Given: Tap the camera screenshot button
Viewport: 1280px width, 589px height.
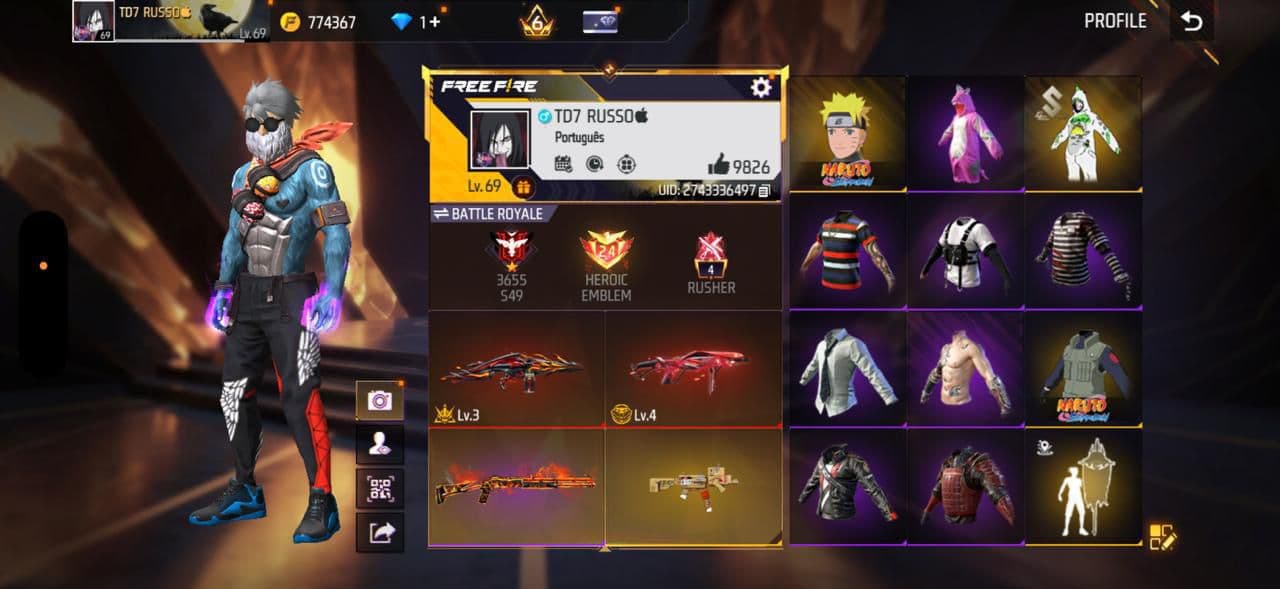Looking at the screenshot, I should (380, 400).
